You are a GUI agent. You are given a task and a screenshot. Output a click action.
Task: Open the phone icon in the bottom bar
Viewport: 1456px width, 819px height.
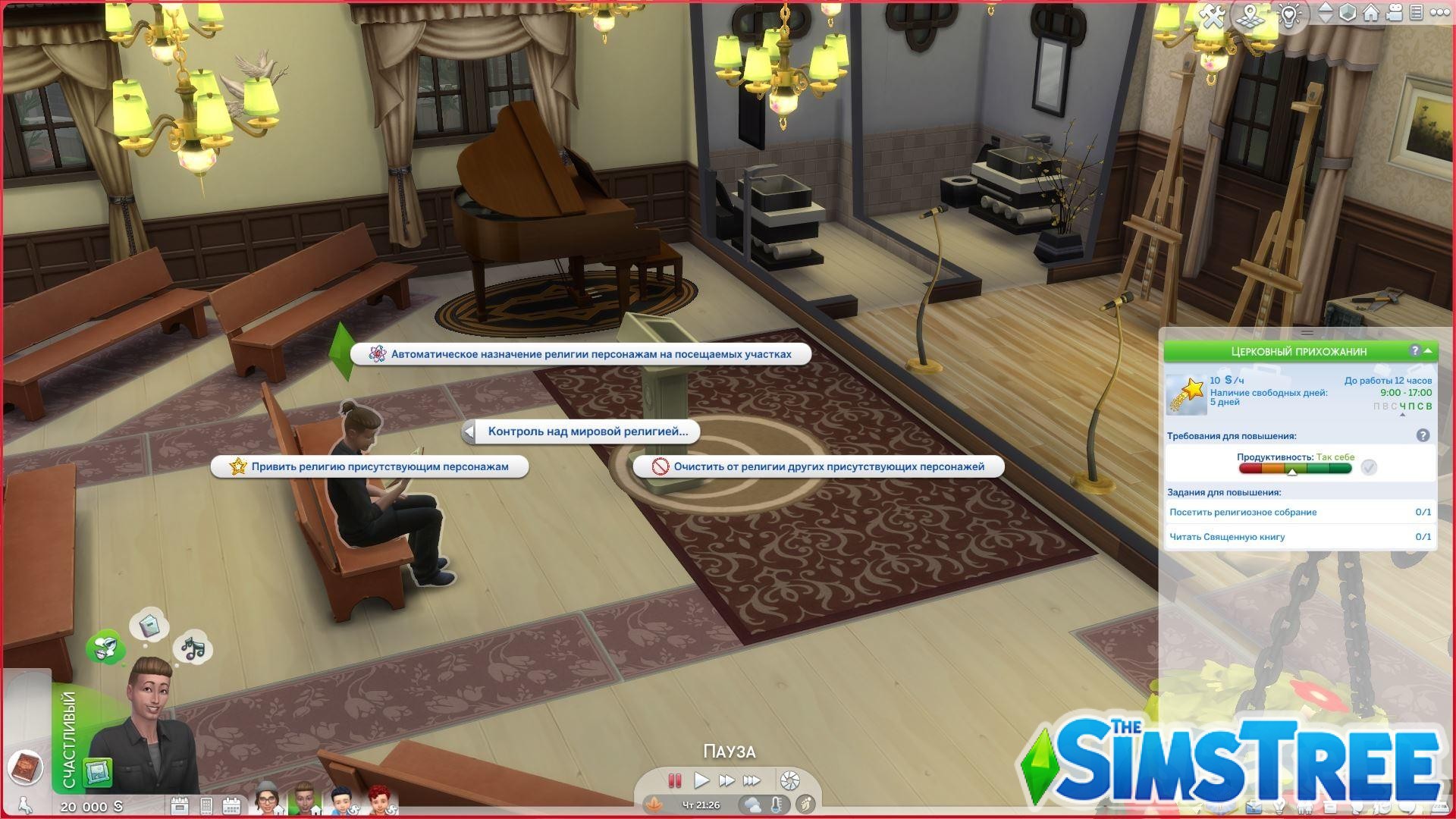pos(206,805)
